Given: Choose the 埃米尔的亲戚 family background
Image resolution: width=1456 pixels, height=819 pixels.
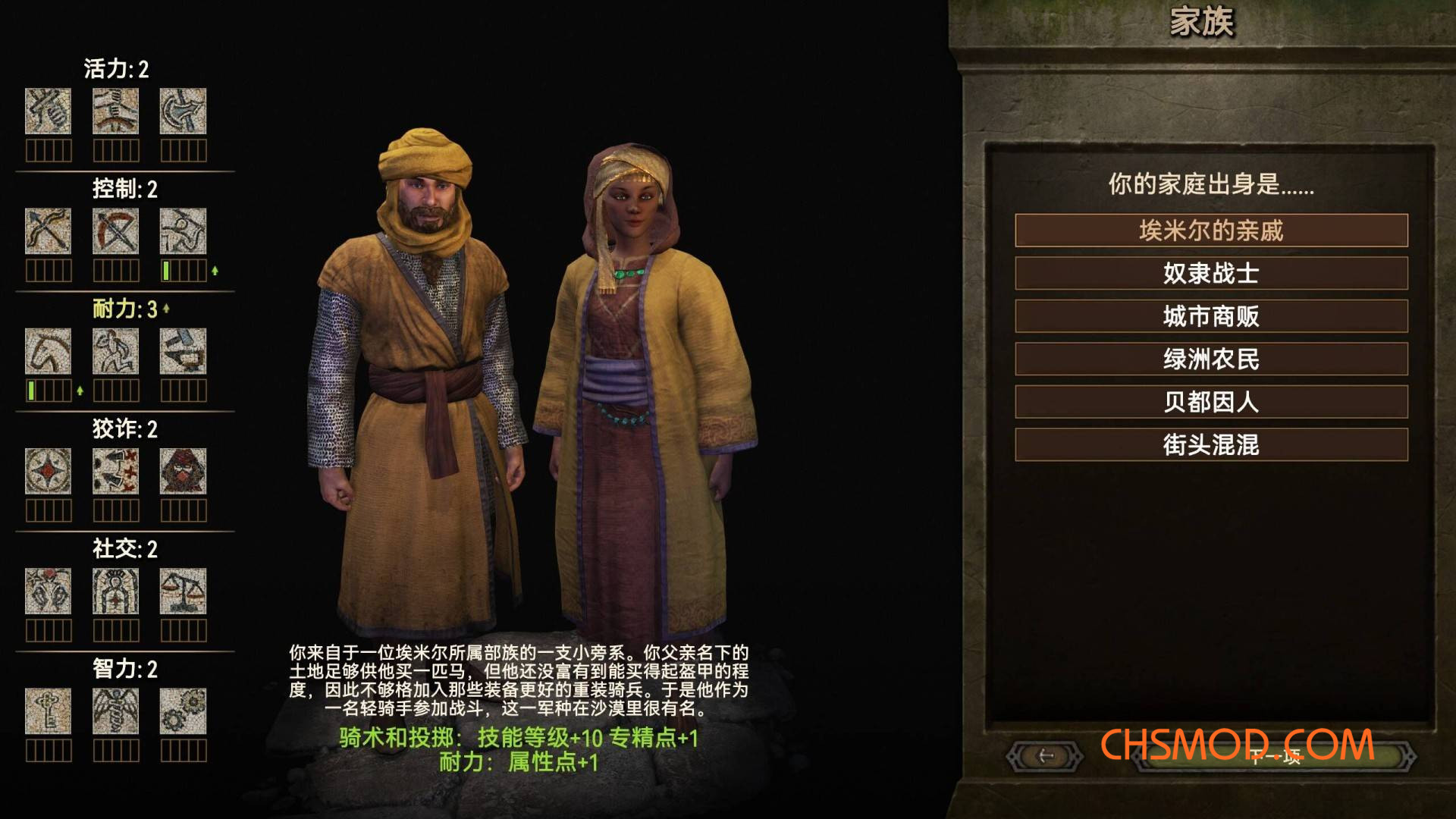Looking at the screenshot, I should pyautogui.click(x=1209, y=231).
